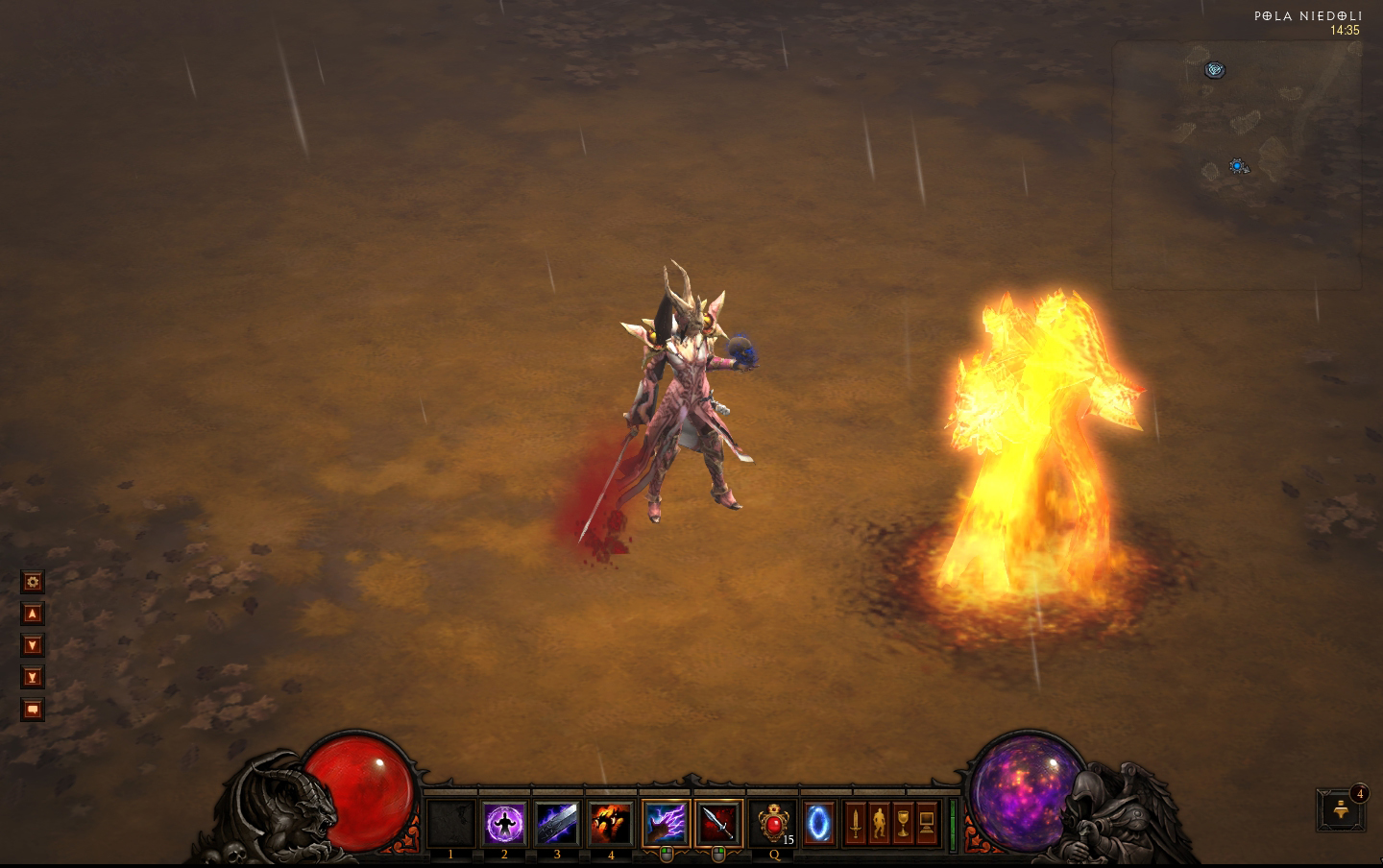Open the game menu computer button
The image size is (1383, 868).
(927, 824)
